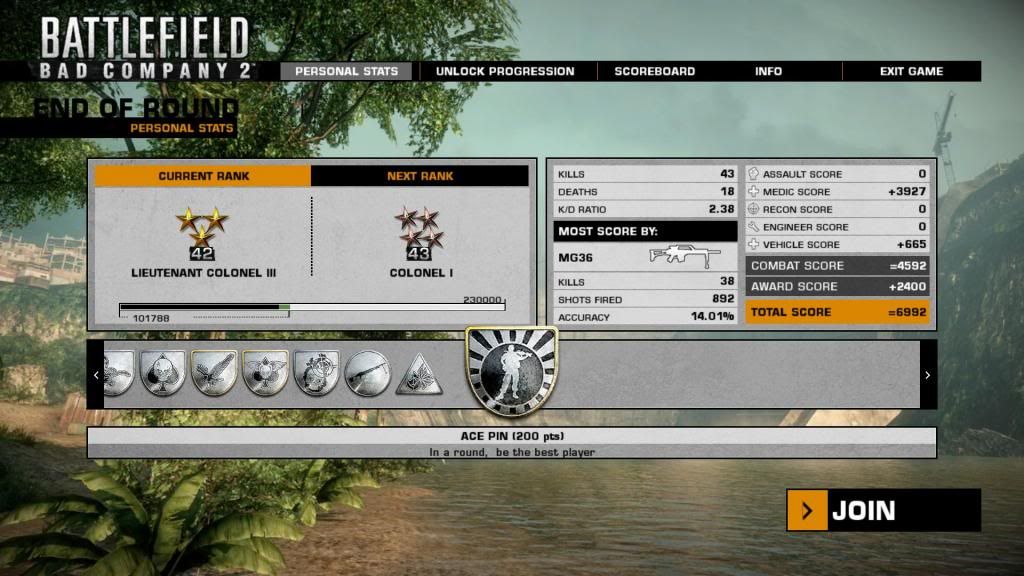The width and height of the screenshot is (1024, 576).
Task: Select the large Ace Pin soldier award
Action: click(x=511, y=374)
